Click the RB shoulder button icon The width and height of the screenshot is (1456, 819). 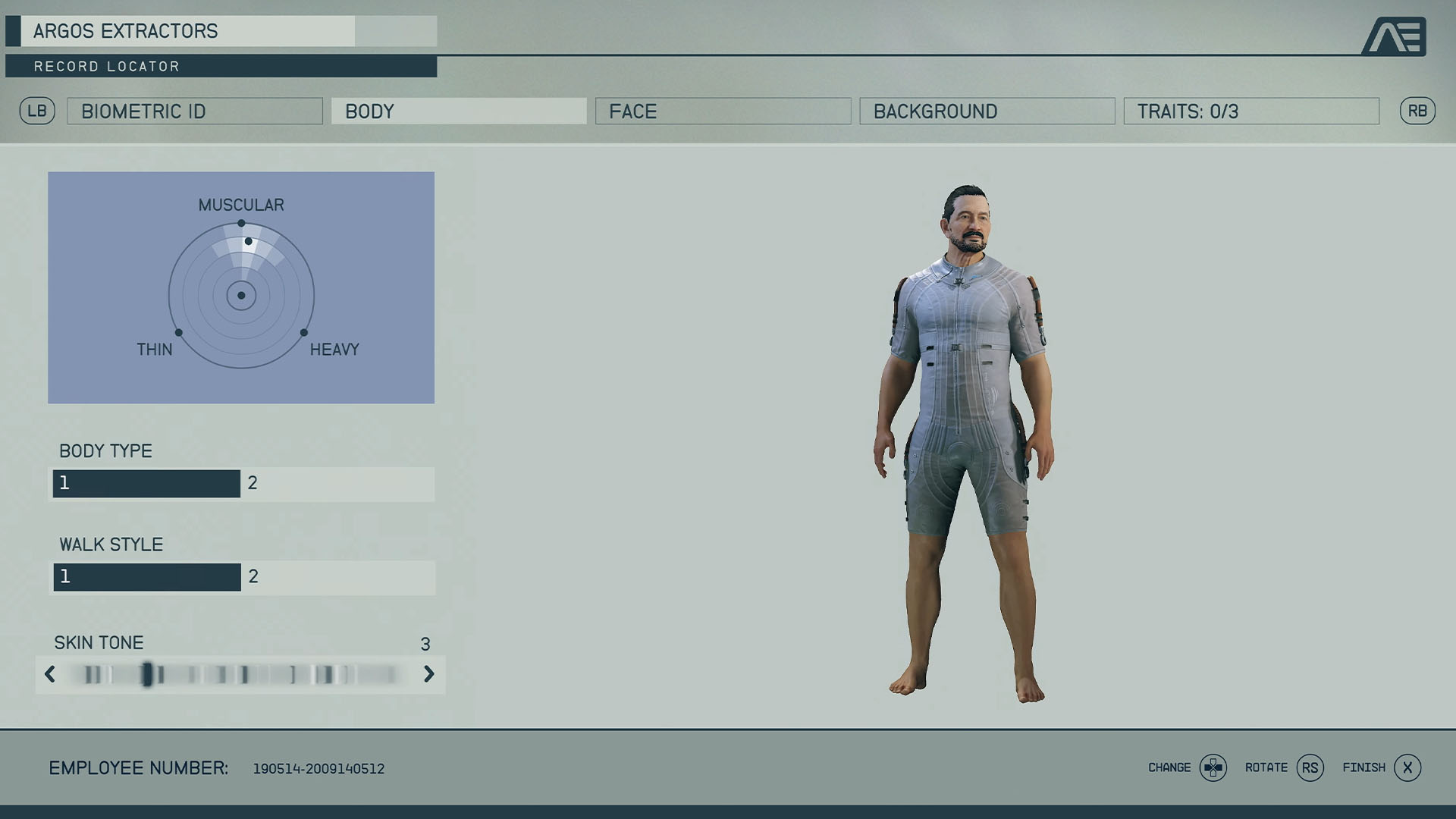point(1418,111)
